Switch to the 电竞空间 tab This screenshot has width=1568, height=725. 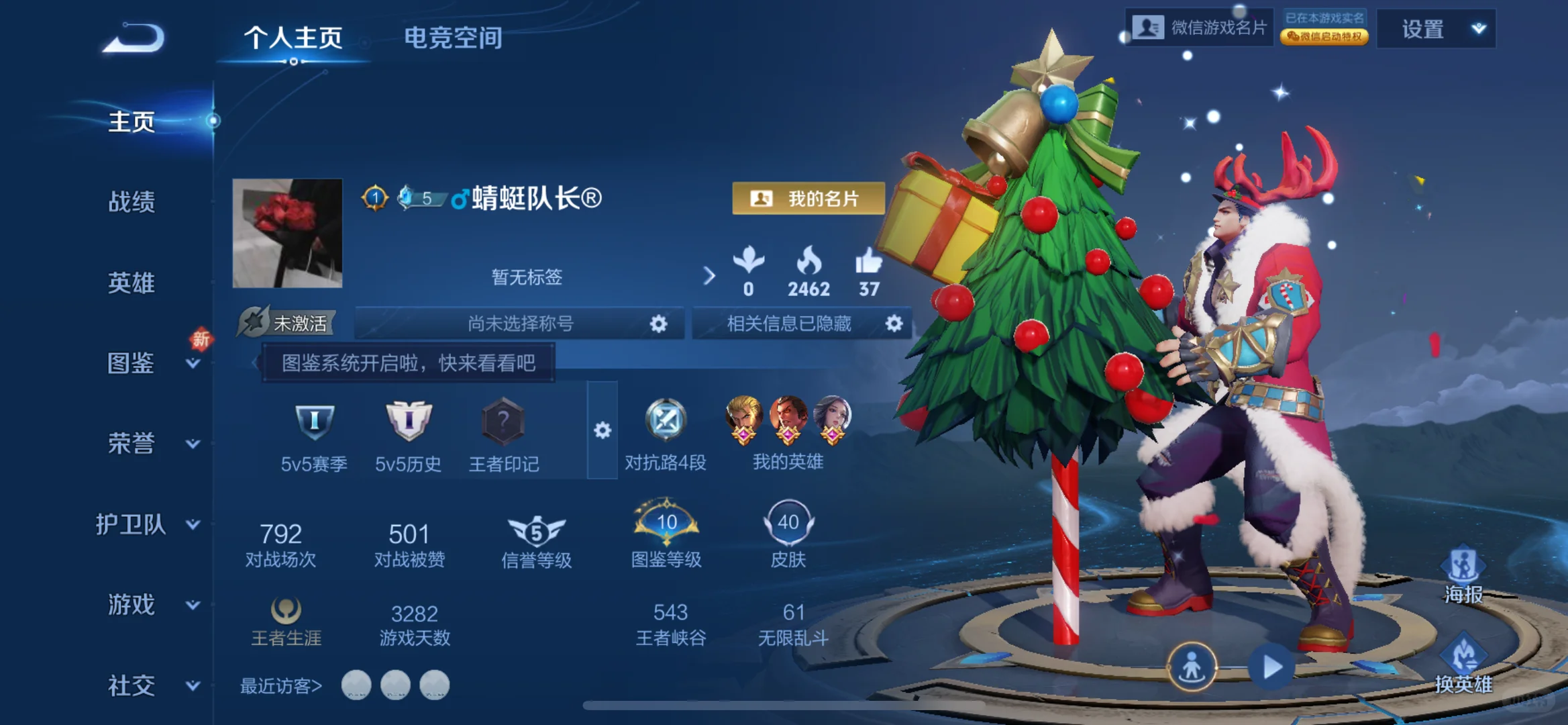(x=452, y=38)
